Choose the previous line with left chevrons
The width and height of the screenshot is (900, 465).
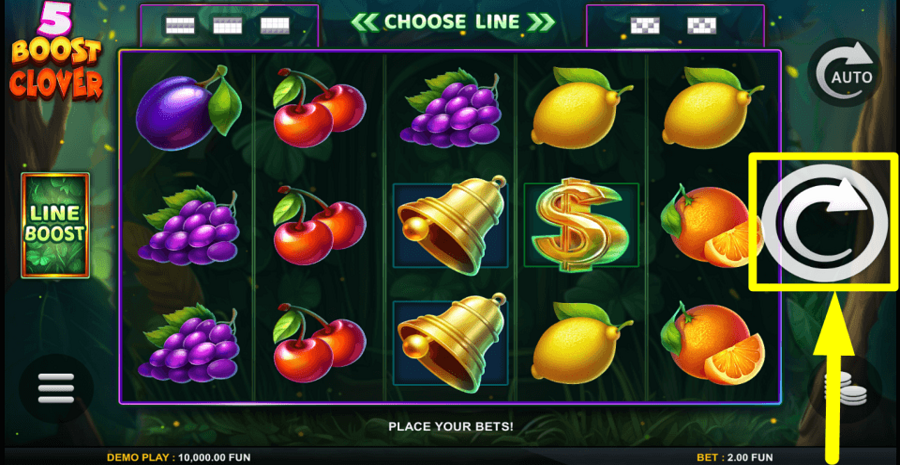click(x=364, y=22)
